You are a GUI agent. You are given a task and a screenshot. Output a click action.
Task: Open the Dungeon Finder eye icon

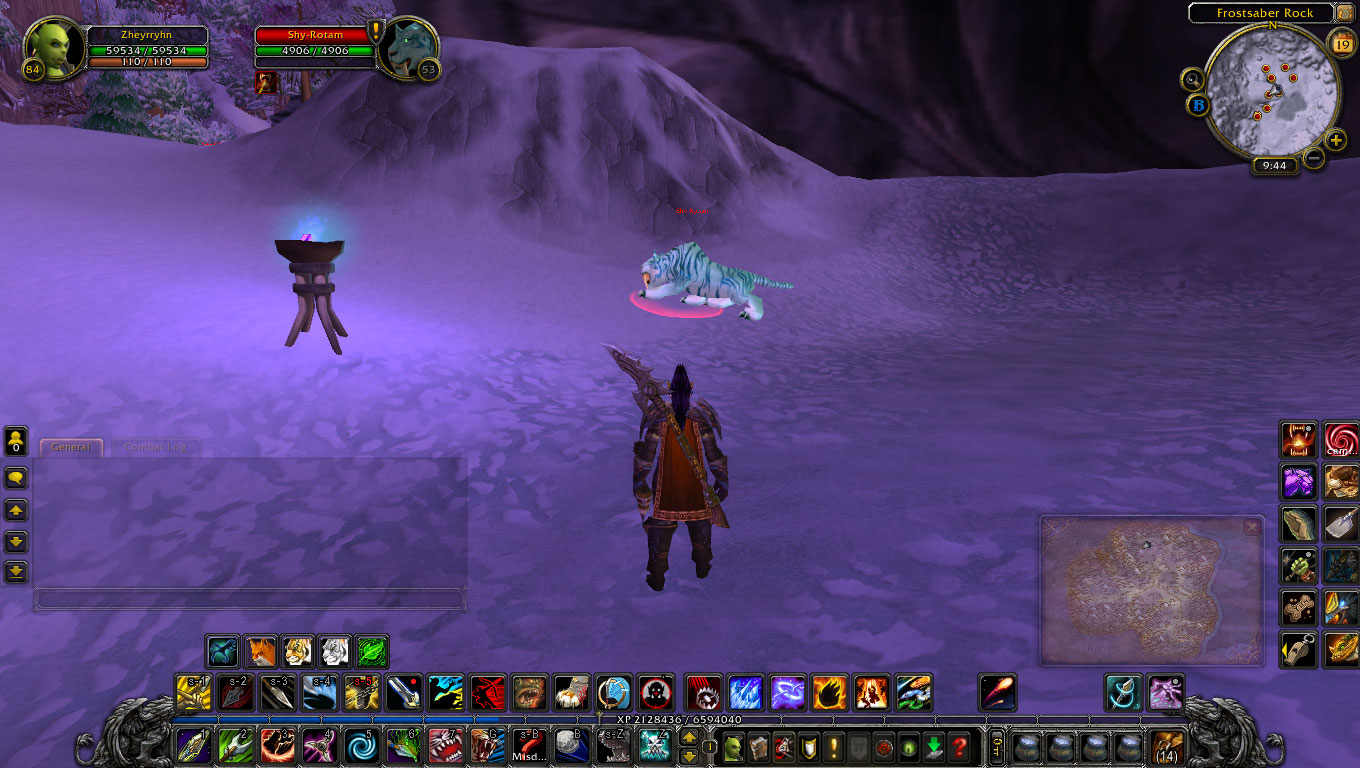click(908, 747)
